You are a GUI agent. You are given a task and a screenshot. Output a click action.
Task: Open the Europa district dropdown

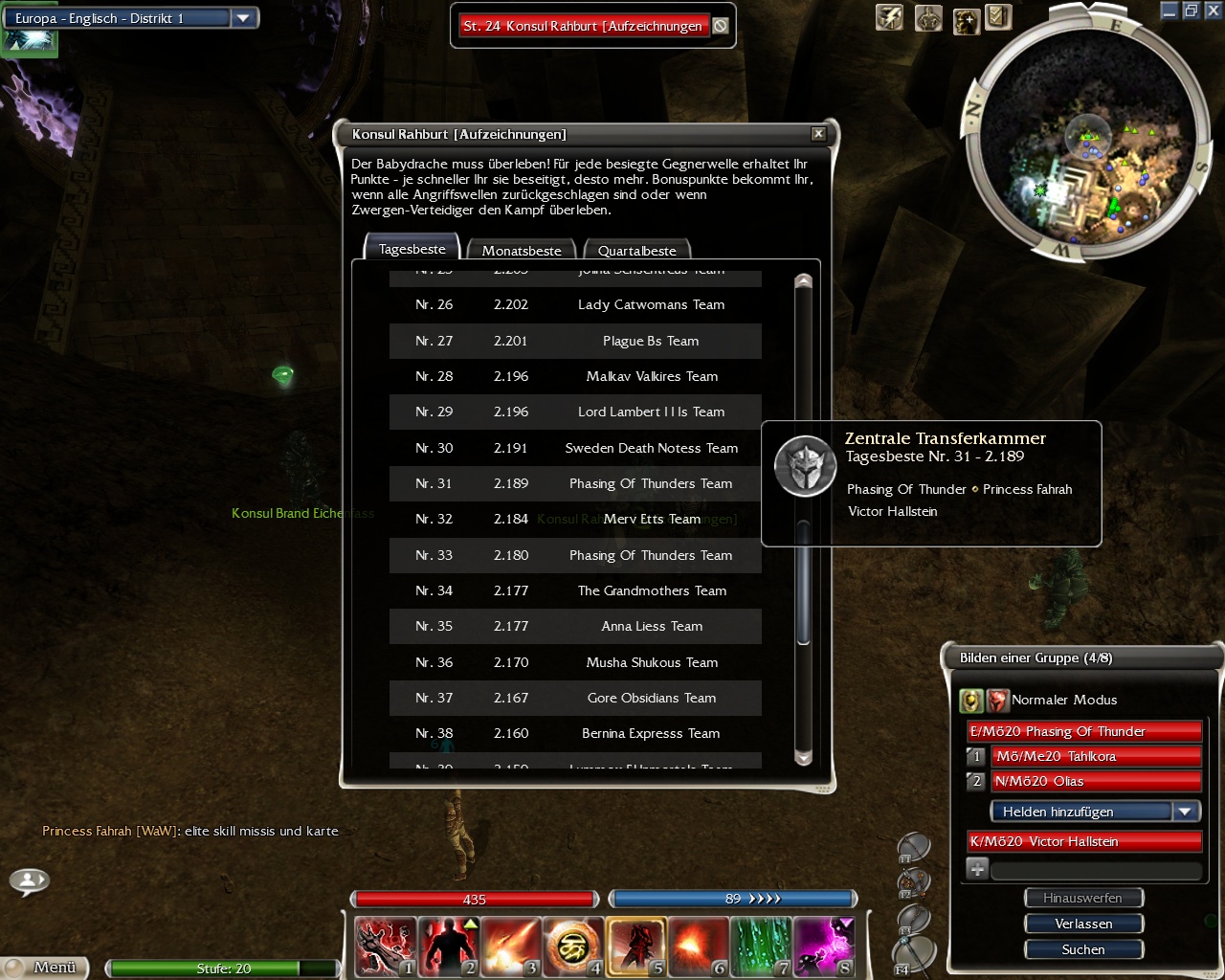243,18
